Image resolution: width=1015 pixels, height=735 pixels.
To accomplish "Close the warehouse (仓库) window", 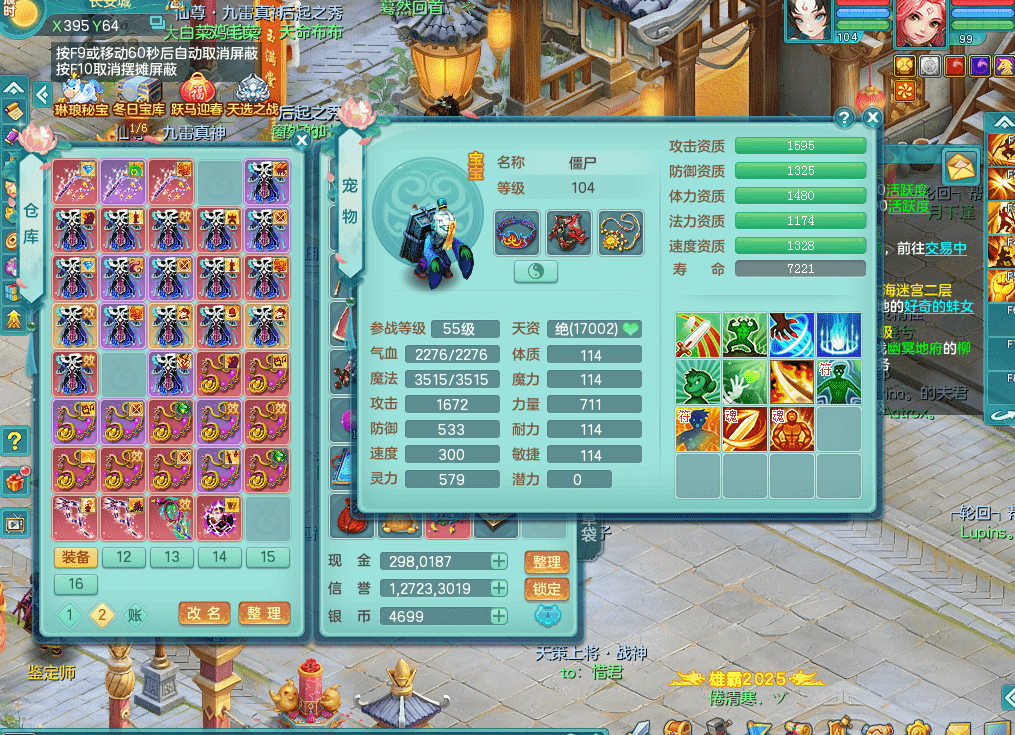I will pyautogui.click(x=301, y=141).
